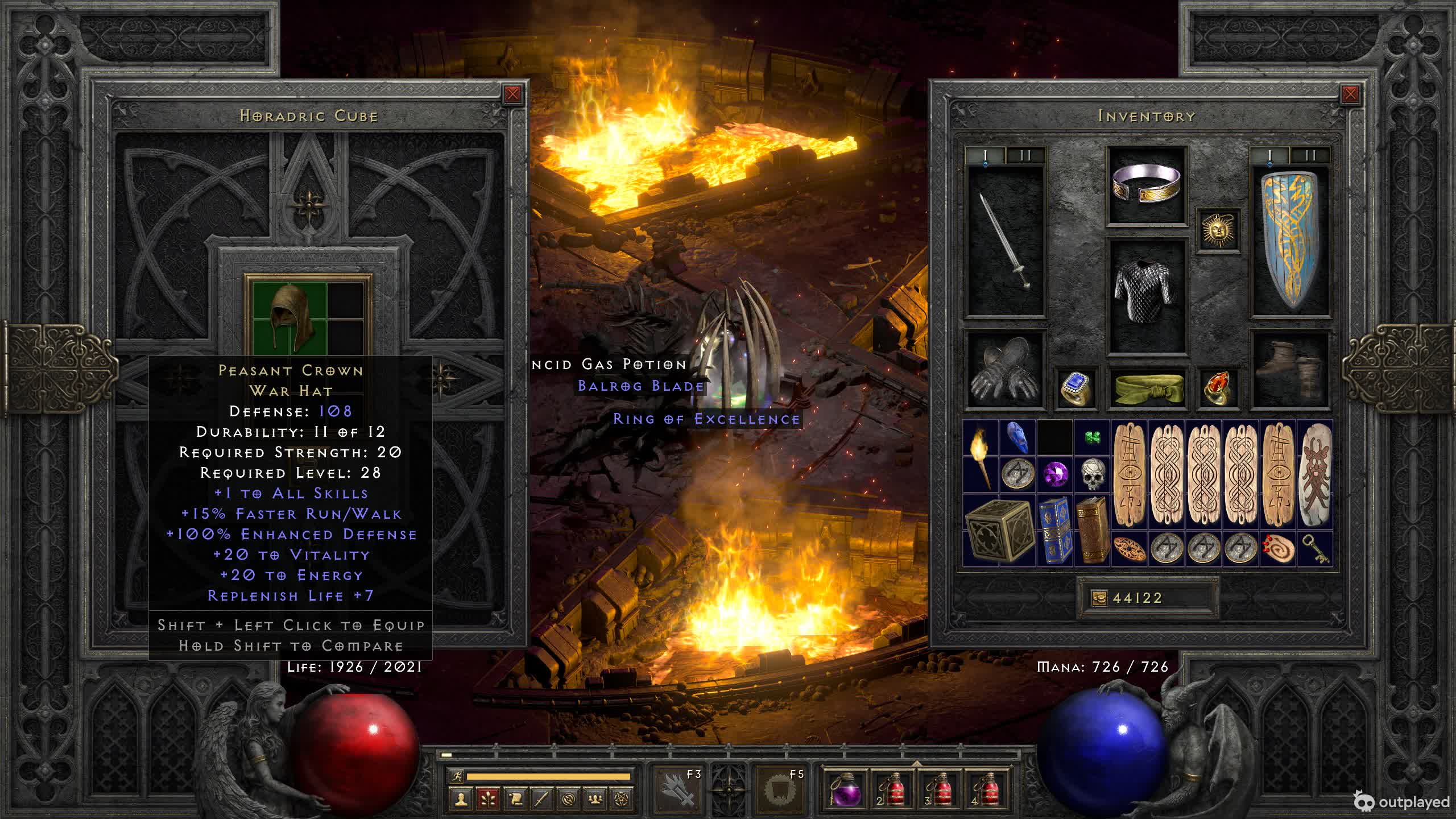Pick up the torch charm
This screenshot has width=1456, height=819.
[981, 456]
